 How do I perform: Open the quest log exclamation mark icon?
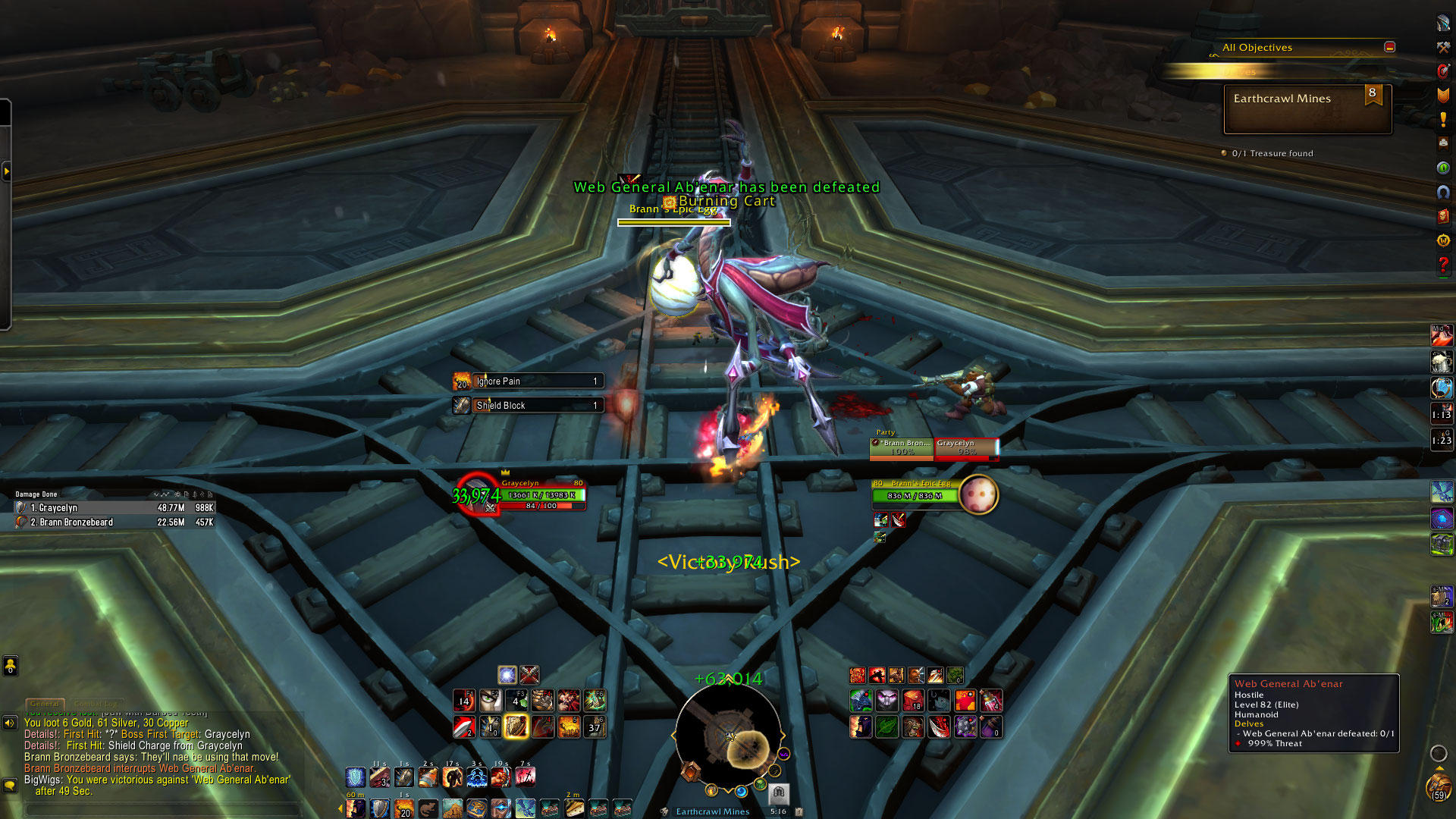[x=1443, y=120]
